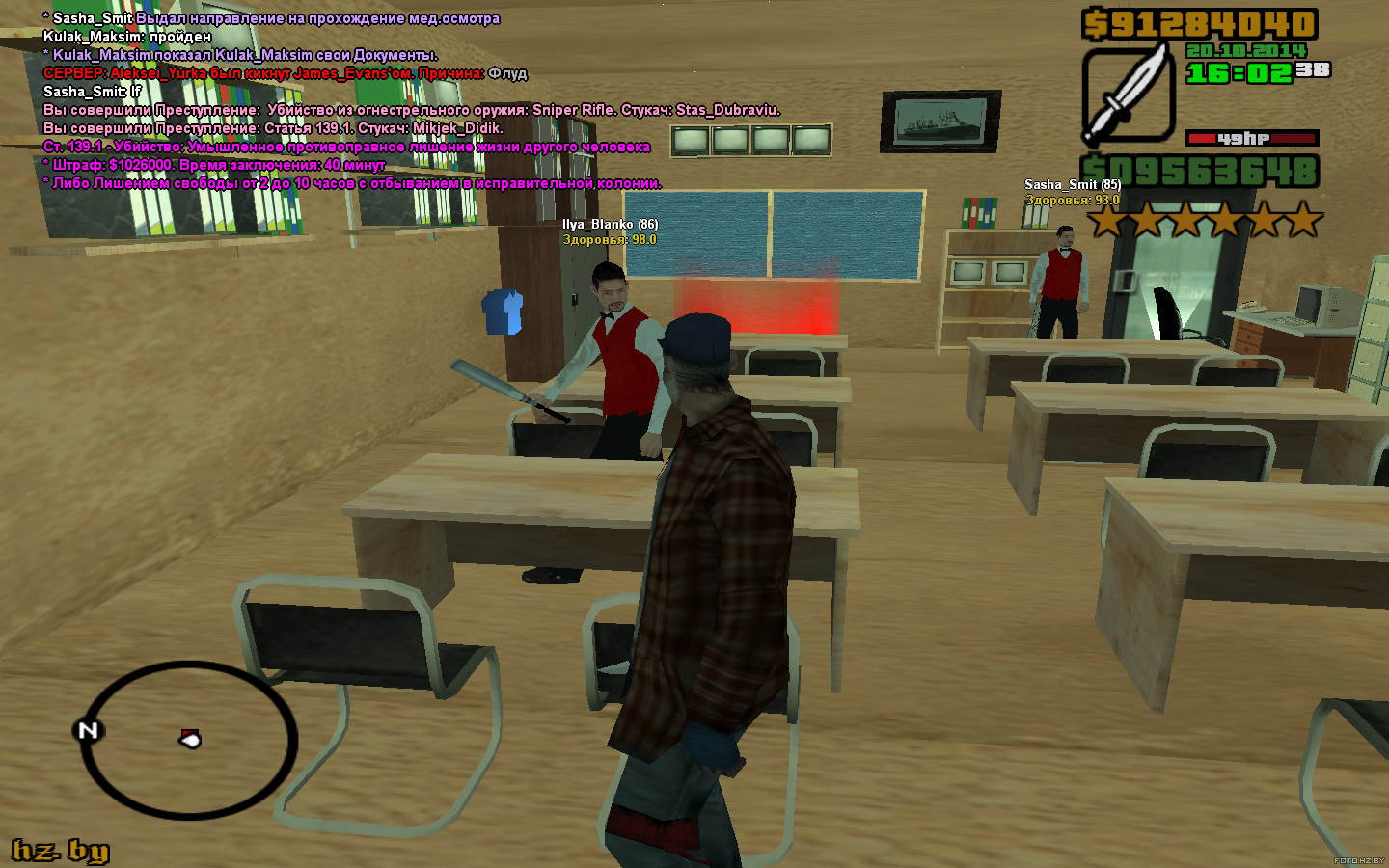Viewport: 1389px width, 868px height.
Task: Select the Sasha_Smit player name tag
Action: [x=1072, y=184]
